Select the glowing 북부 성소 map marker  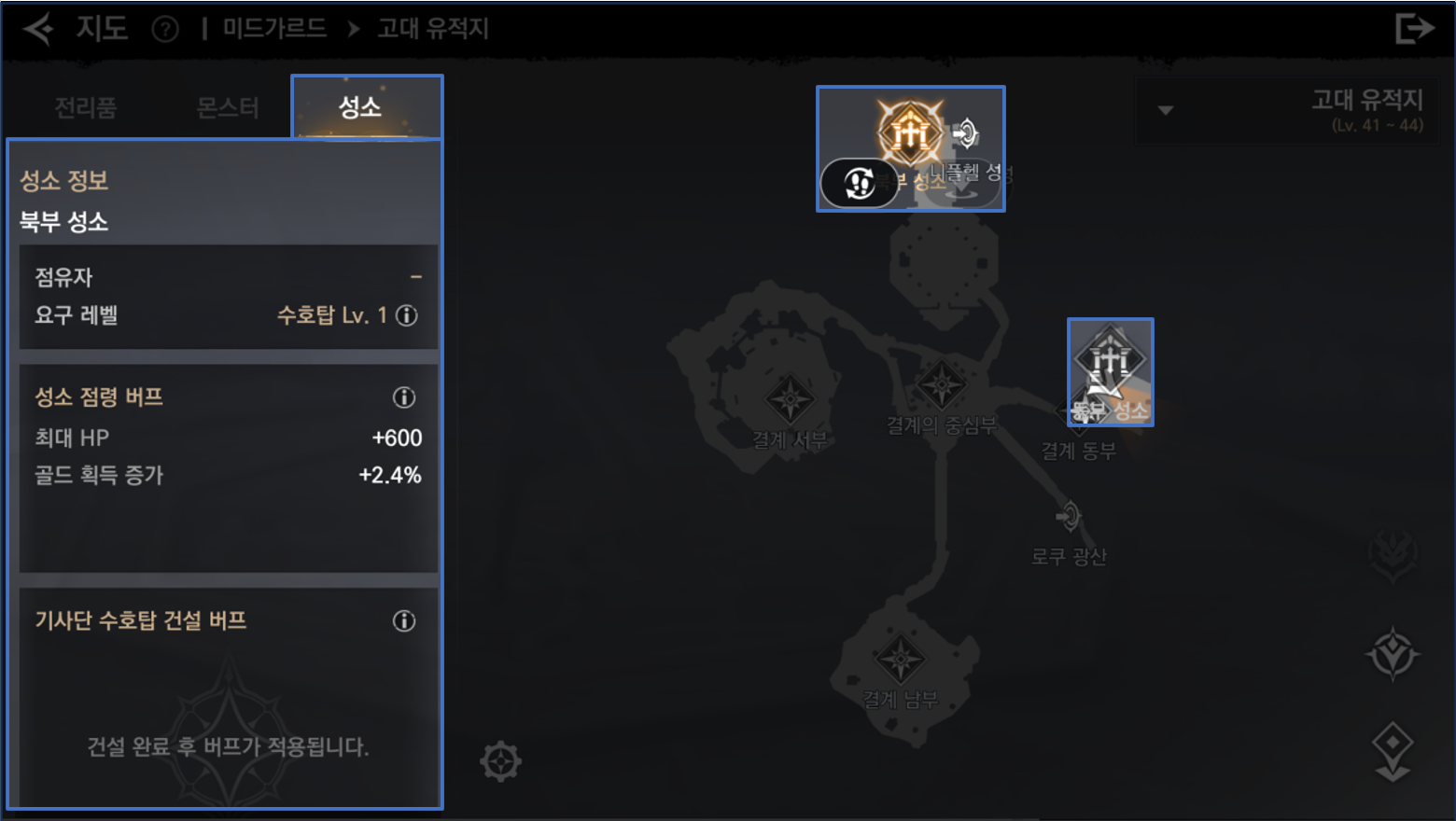[909, 132]
